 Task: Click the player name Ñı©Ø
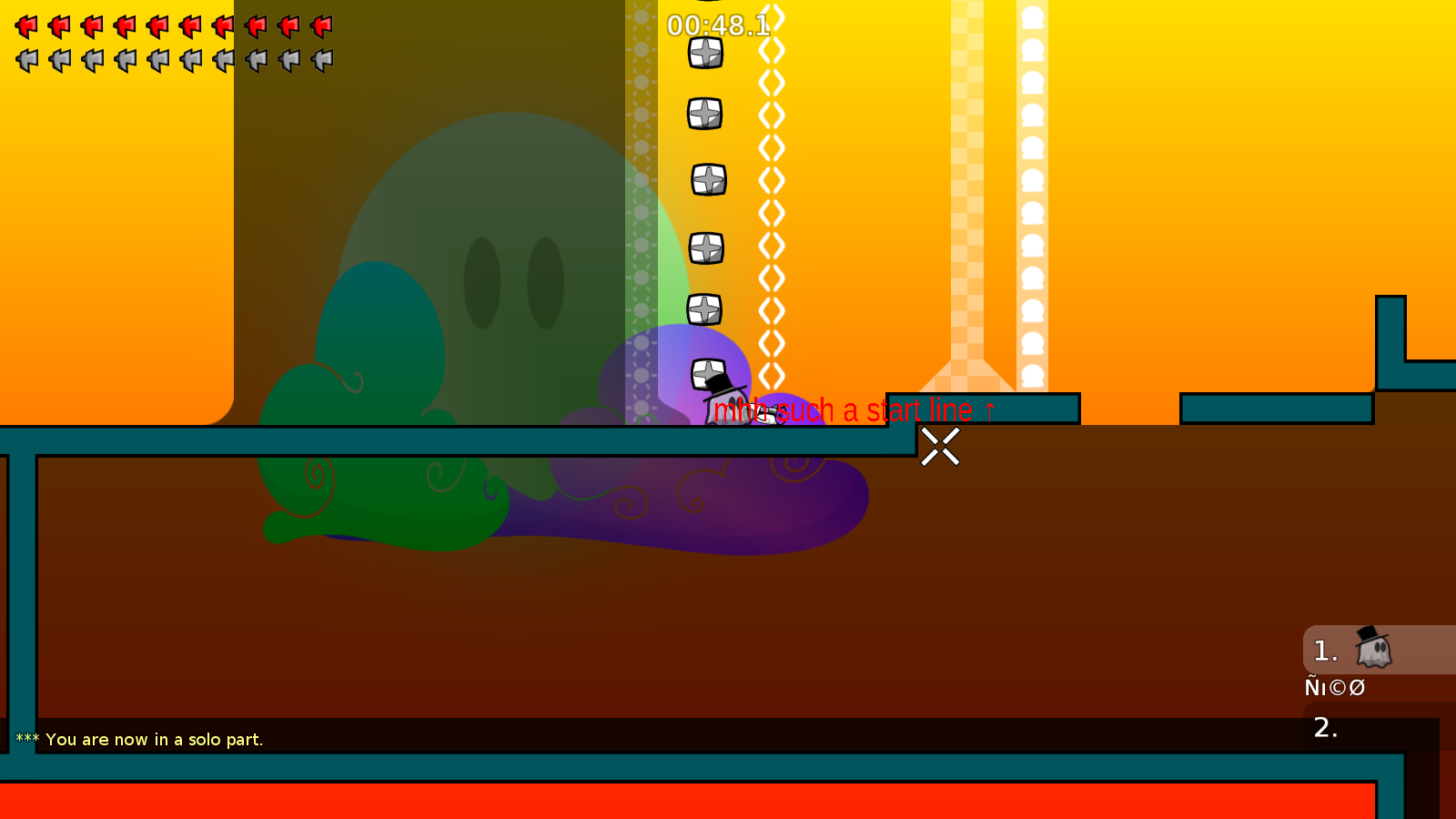[1334, 687]
